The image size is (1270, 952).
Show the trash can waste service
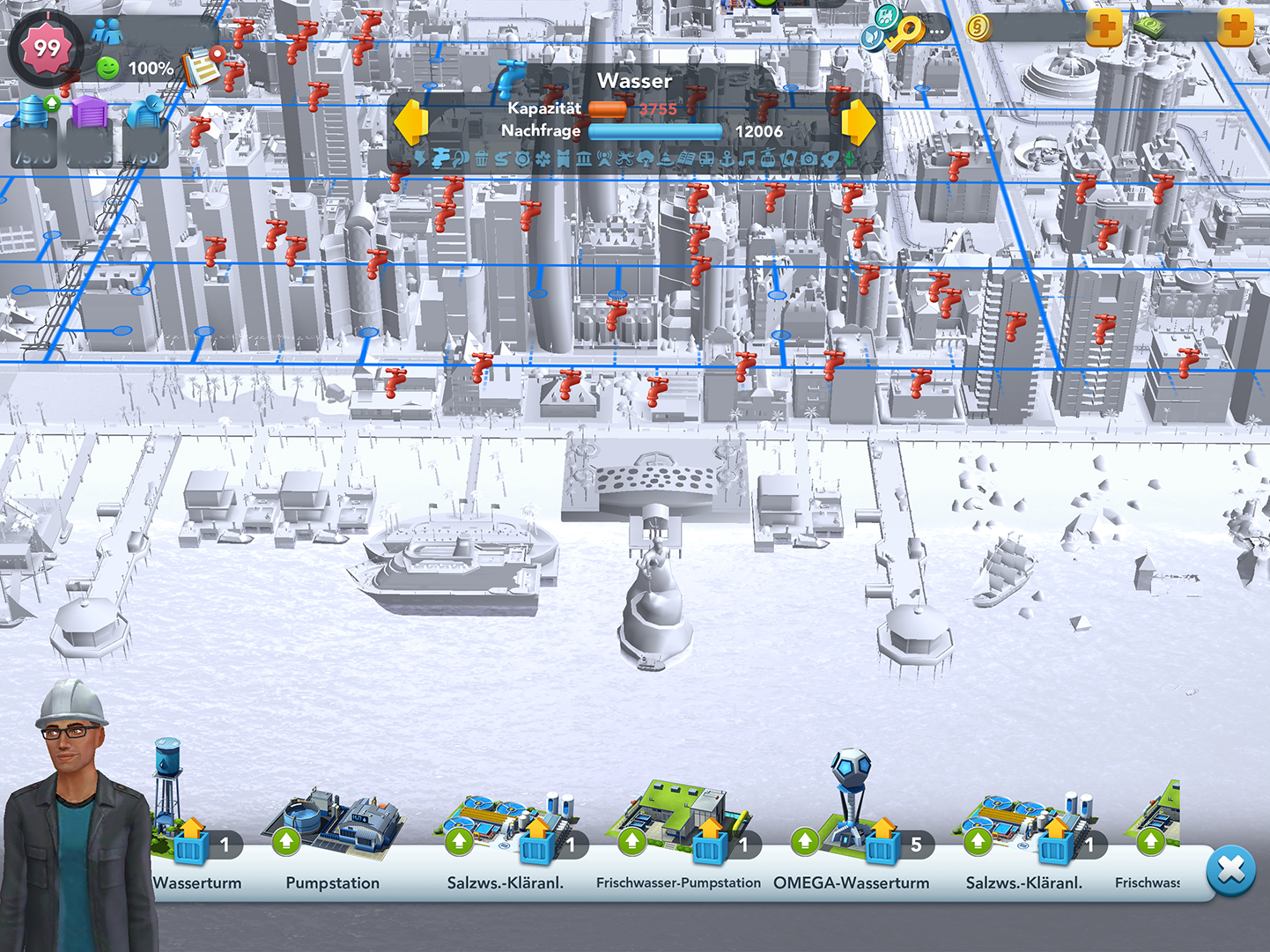[x=481, y=159]
